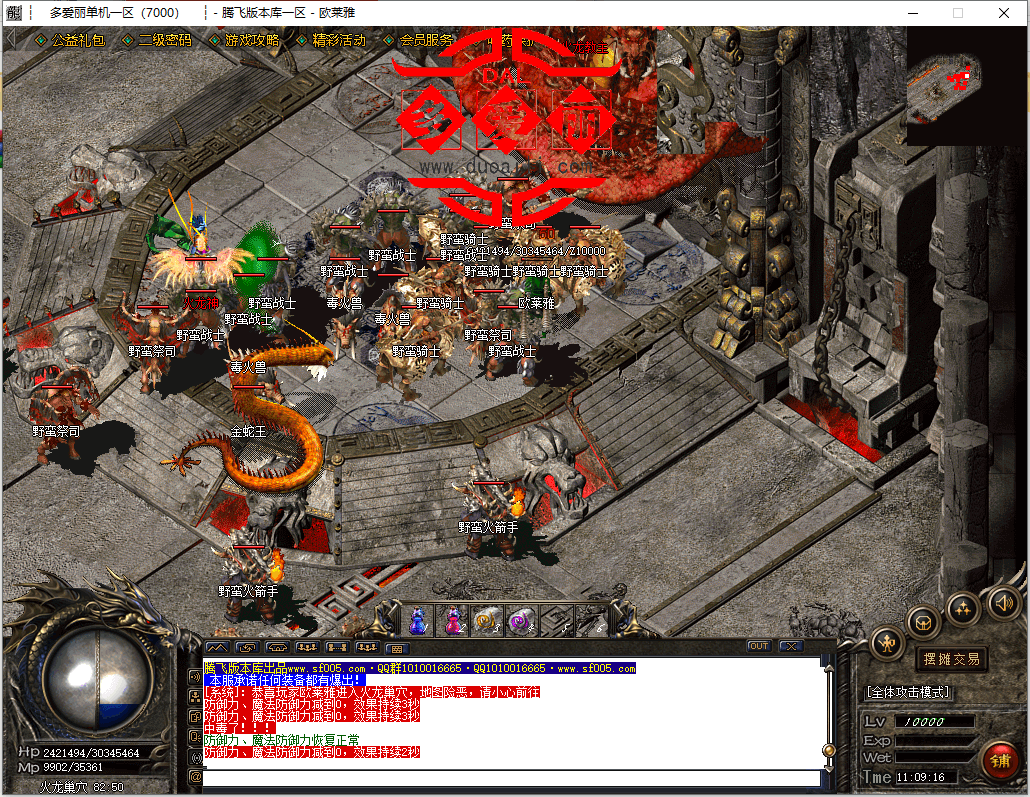Screen dimensions: 1030x797
Task: Open the 二级密码 secondary password menu
Action: tap(165, 41)
